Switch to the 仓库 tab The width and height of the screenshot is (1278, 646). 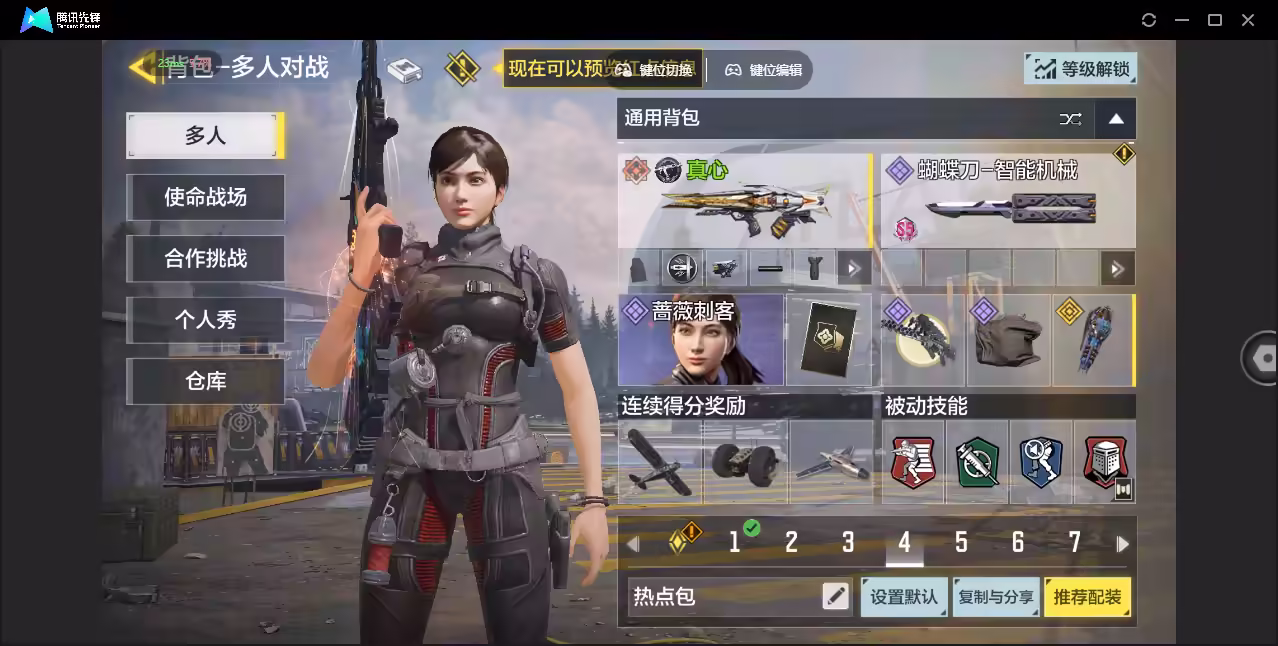205,381
